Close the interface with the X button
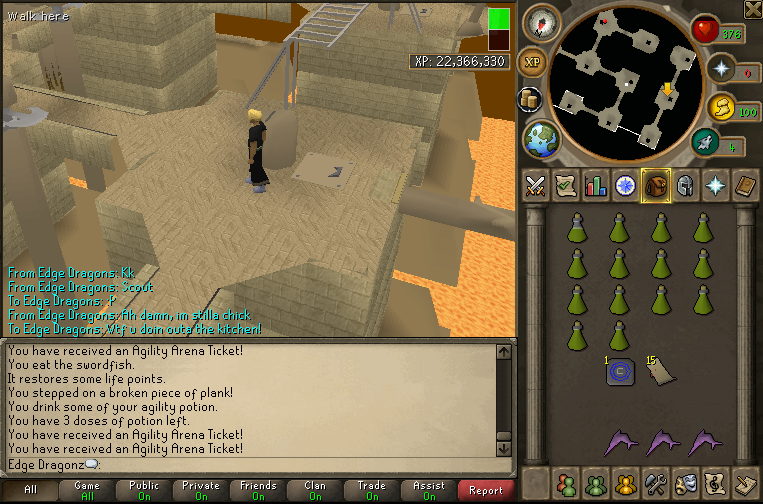The image size is (763, 504). [x=753, y=9]
